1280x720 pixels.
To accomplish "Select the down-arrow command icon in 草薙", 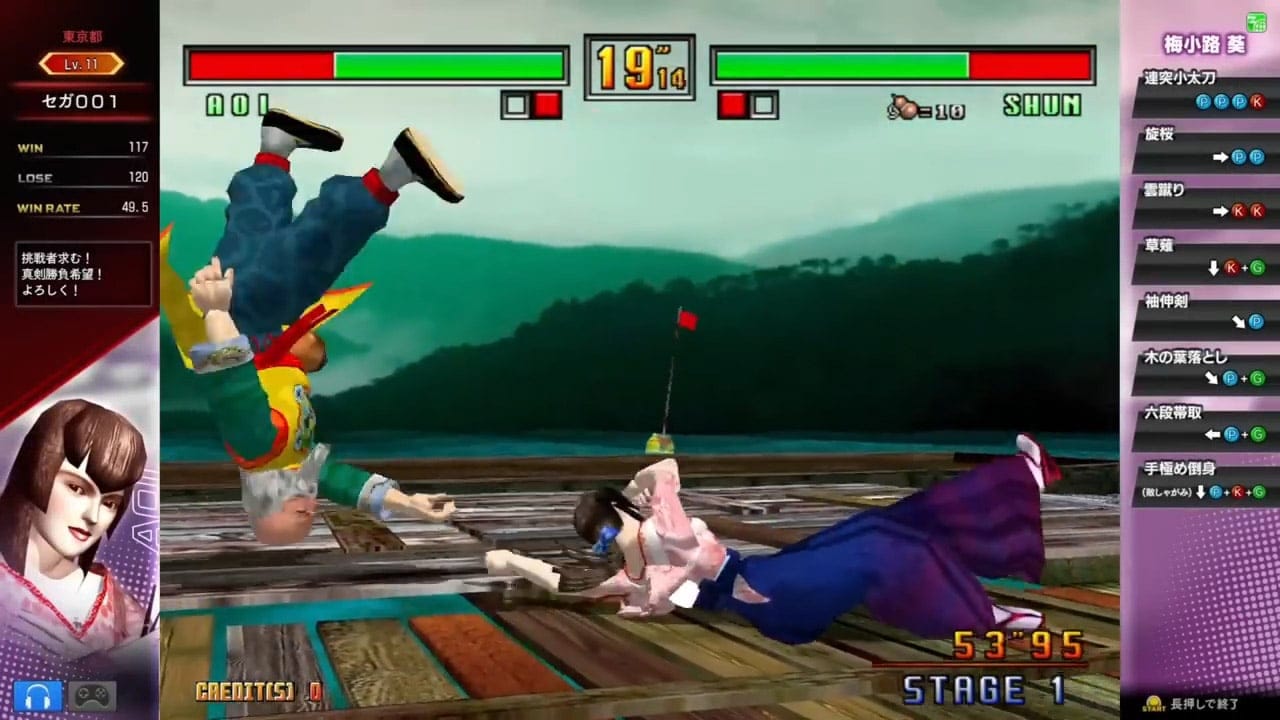I will [1213, 267].
